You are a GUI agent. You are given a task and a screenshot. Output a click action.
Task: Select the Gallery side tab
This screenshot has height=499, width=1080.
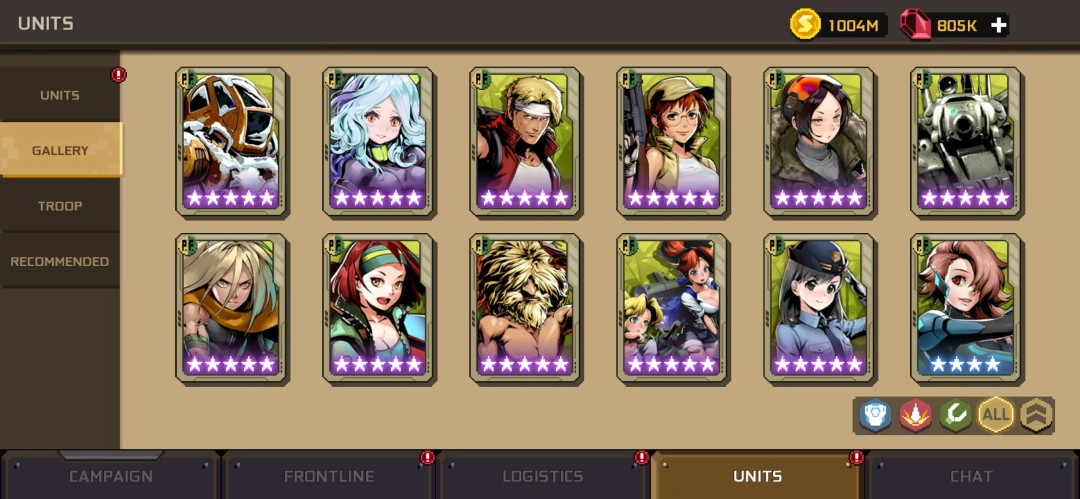point(60,151)
